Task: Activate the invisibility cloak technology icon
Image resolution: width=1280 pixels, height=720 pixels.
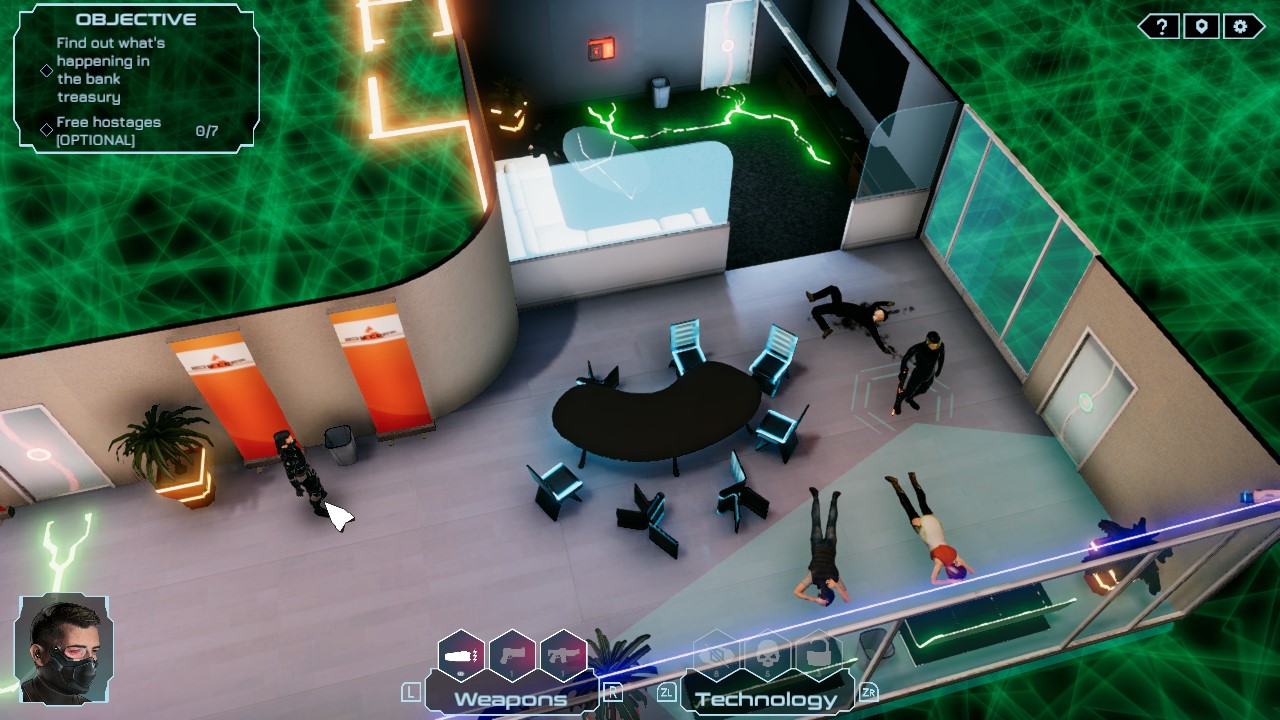Action: tap(714, 657)
